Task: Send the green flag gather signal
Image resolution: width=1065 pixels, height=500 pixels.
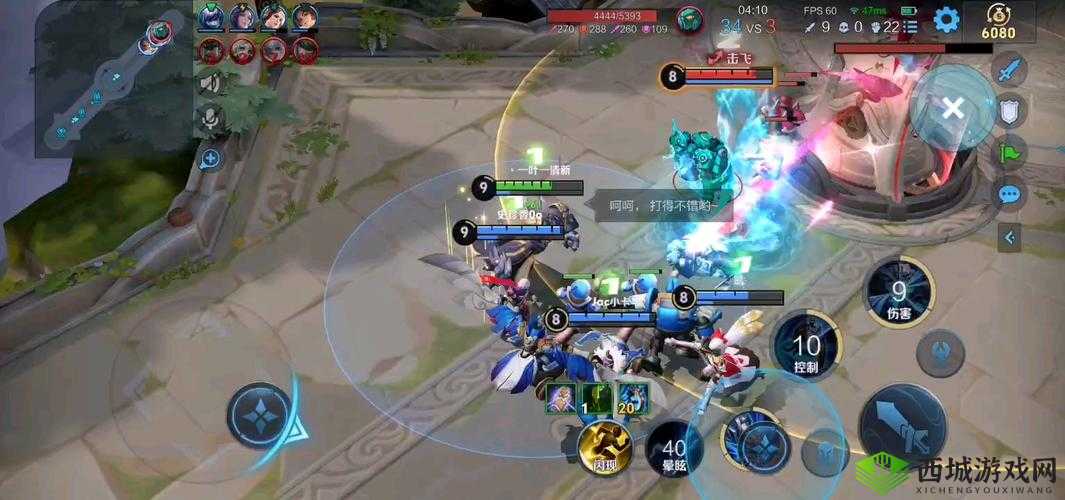Action: (1009, 153)
